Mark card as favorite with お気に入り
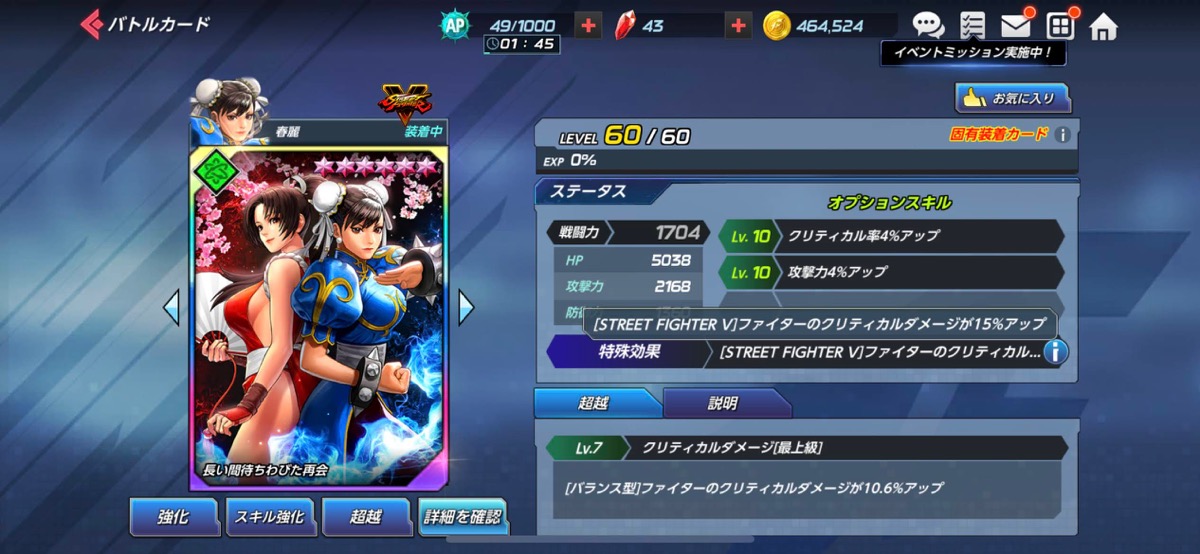 coord(1013,98)
